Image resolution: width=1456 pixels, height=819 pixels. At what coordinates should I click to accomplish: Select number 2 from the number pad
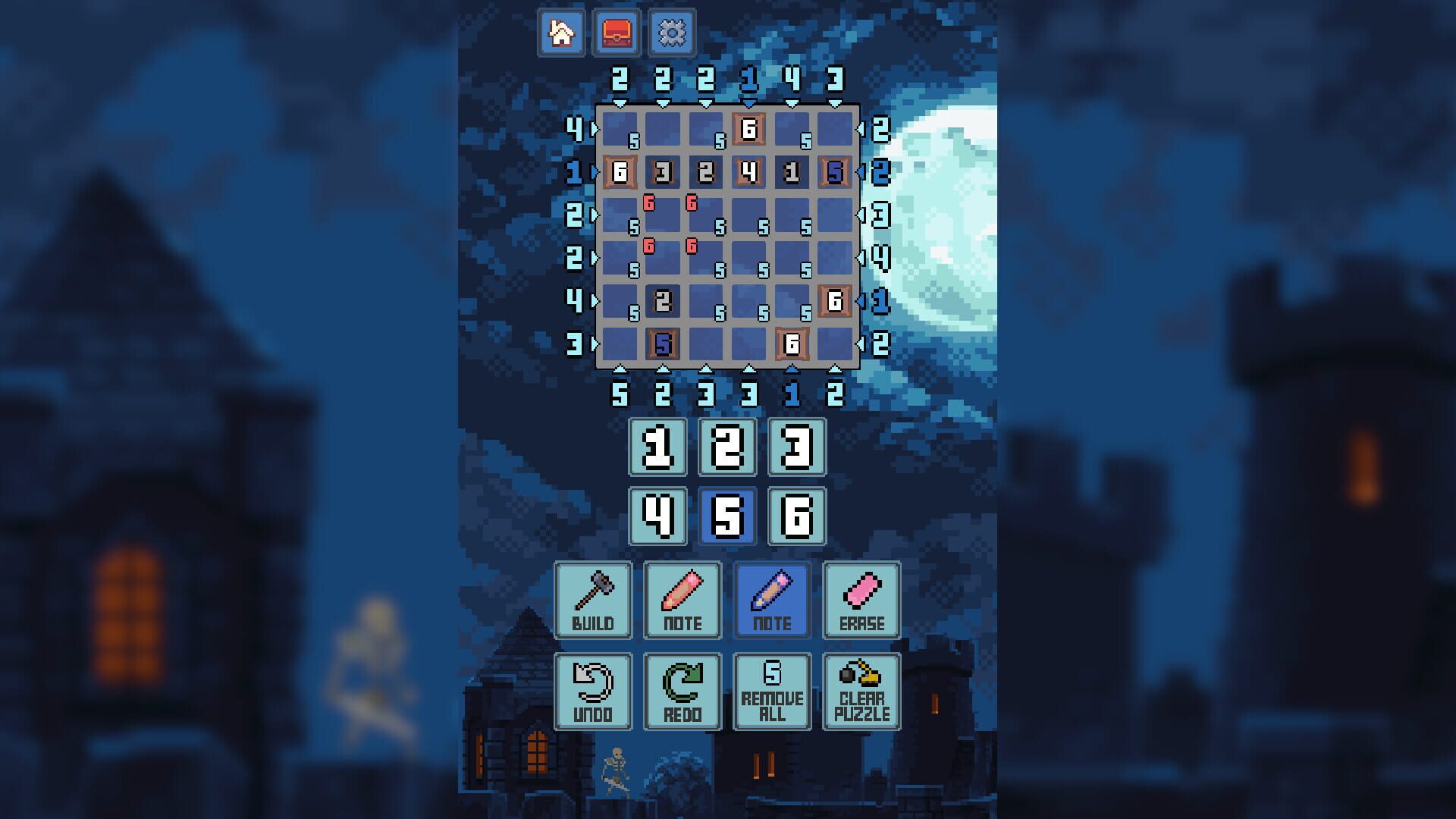pos(727,447)
